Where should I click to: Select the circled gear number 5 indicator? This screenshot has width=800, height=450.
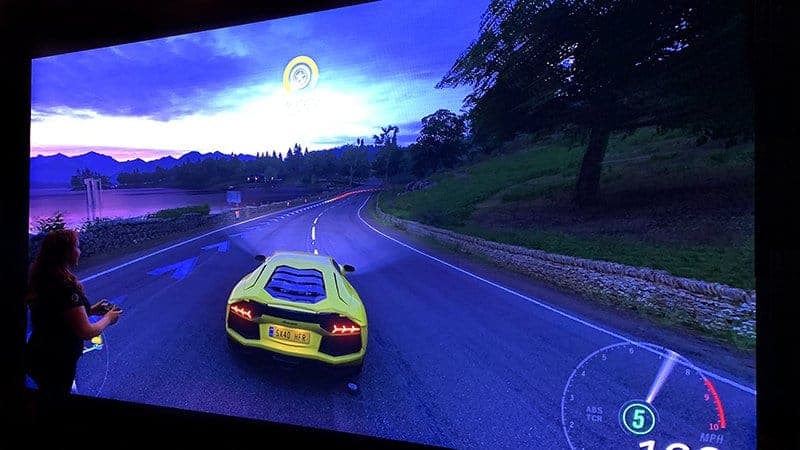(638, 416)
